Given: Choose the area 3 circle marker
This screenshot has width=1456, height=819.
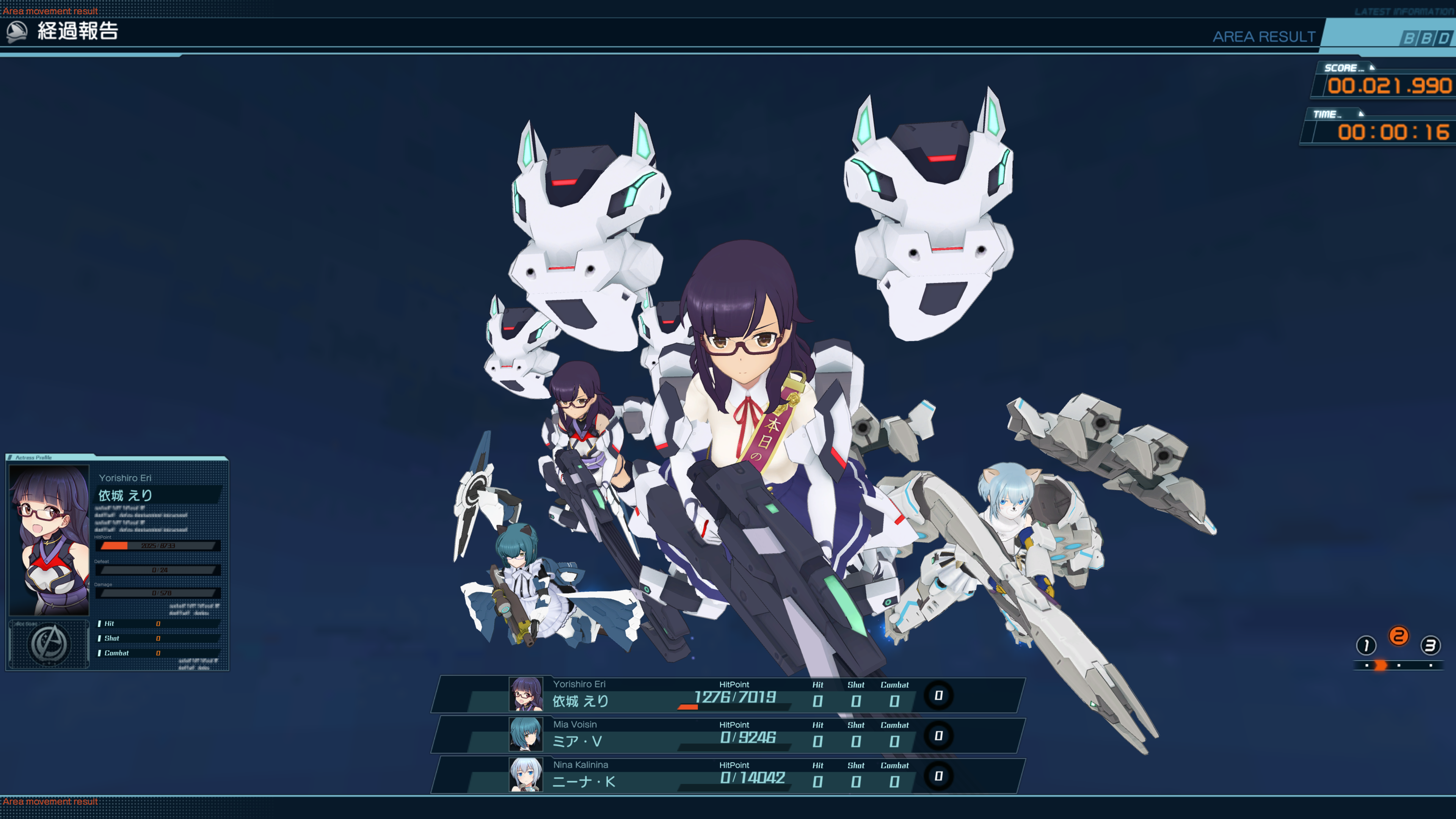Looking at the screenshot, I should (x=1430, y=645).
